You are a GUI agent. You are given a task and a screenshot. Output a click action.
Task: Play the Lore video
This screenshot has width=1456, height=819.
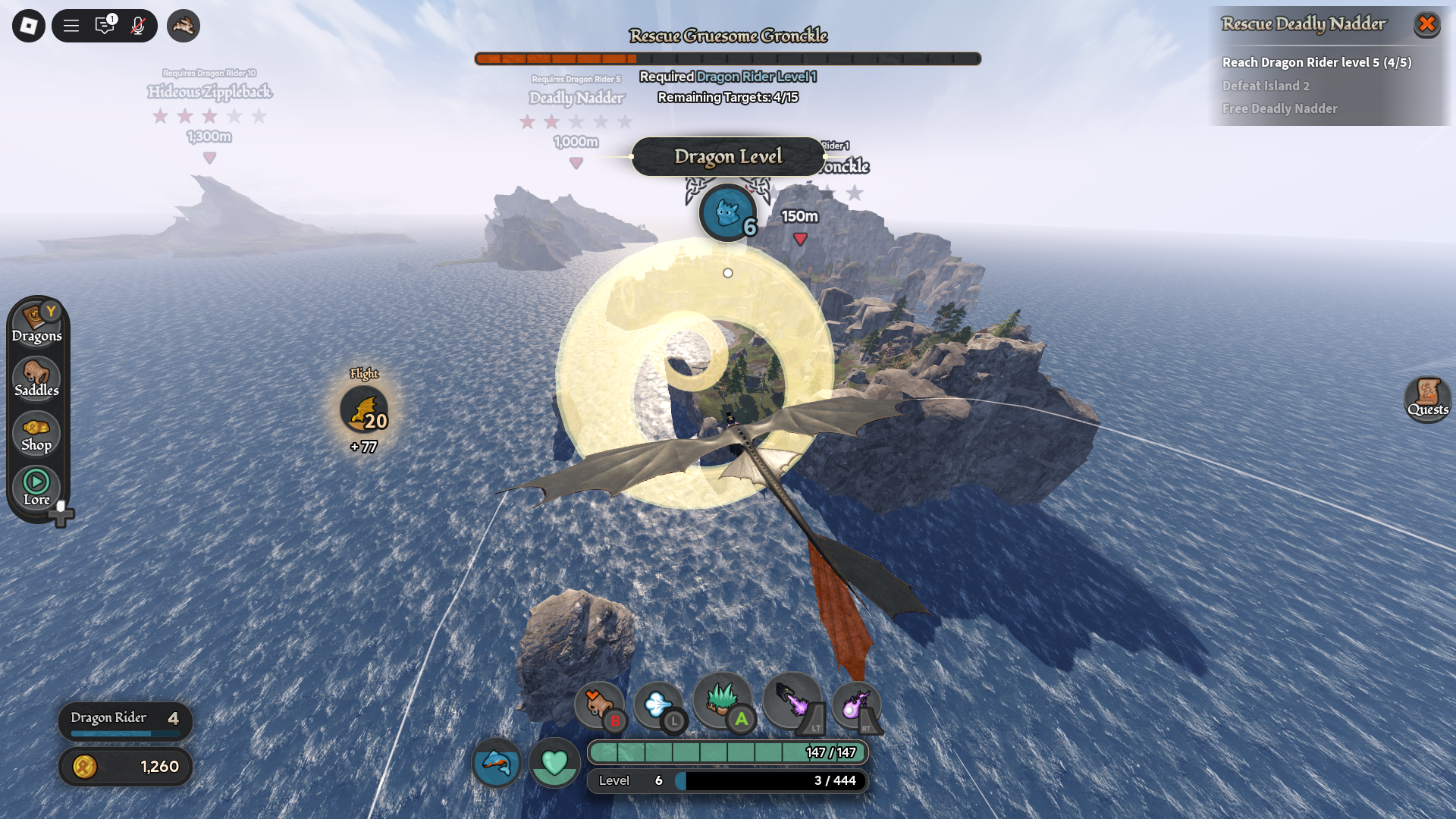point(36,488)
